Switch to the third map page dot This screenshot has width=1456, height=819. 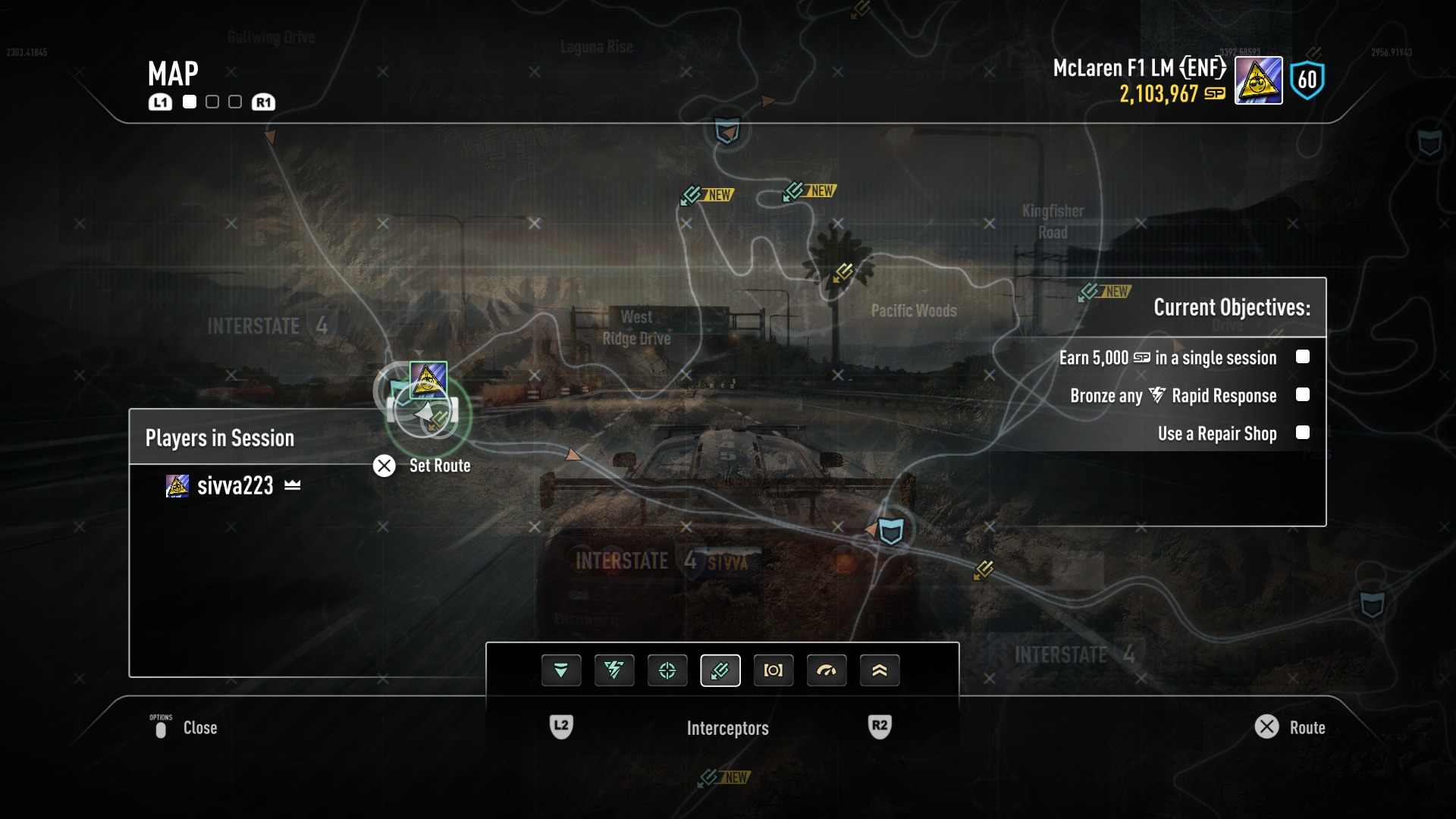[235, 102]
